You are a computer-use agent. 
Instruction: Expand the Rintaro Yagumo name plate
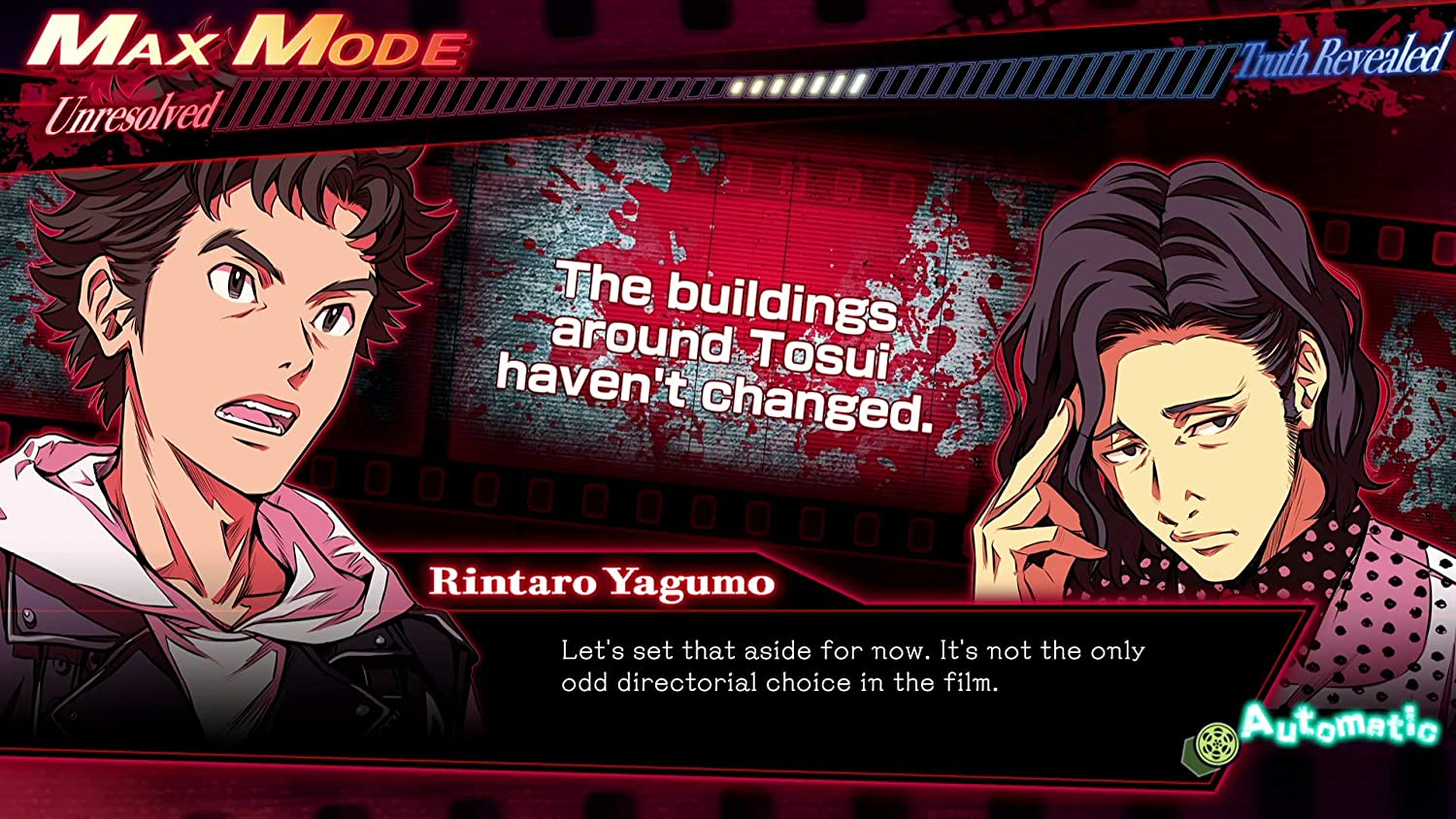pyautogui.click(x=602, y=581)
